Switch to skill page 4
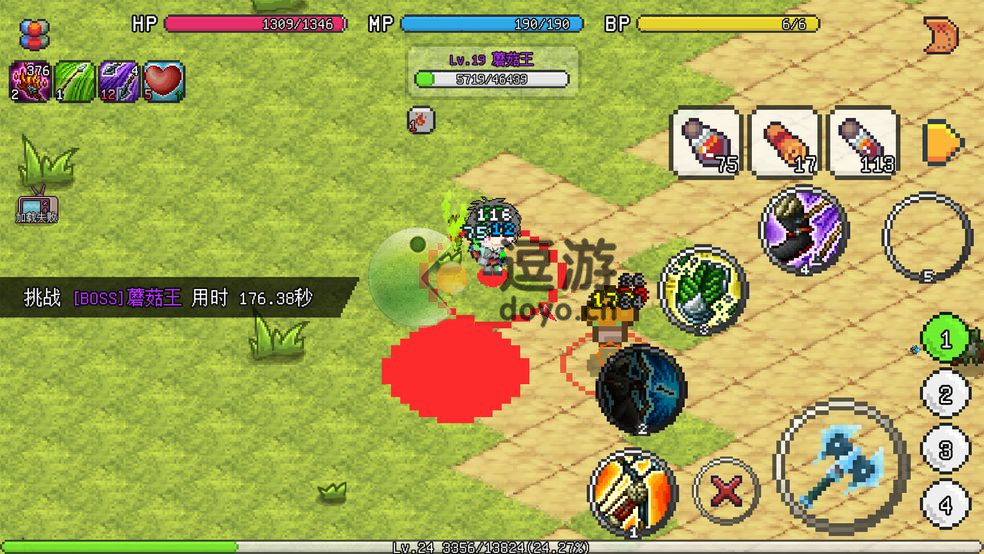The width and height of the screenshot is (984, 554). (944, 502)
